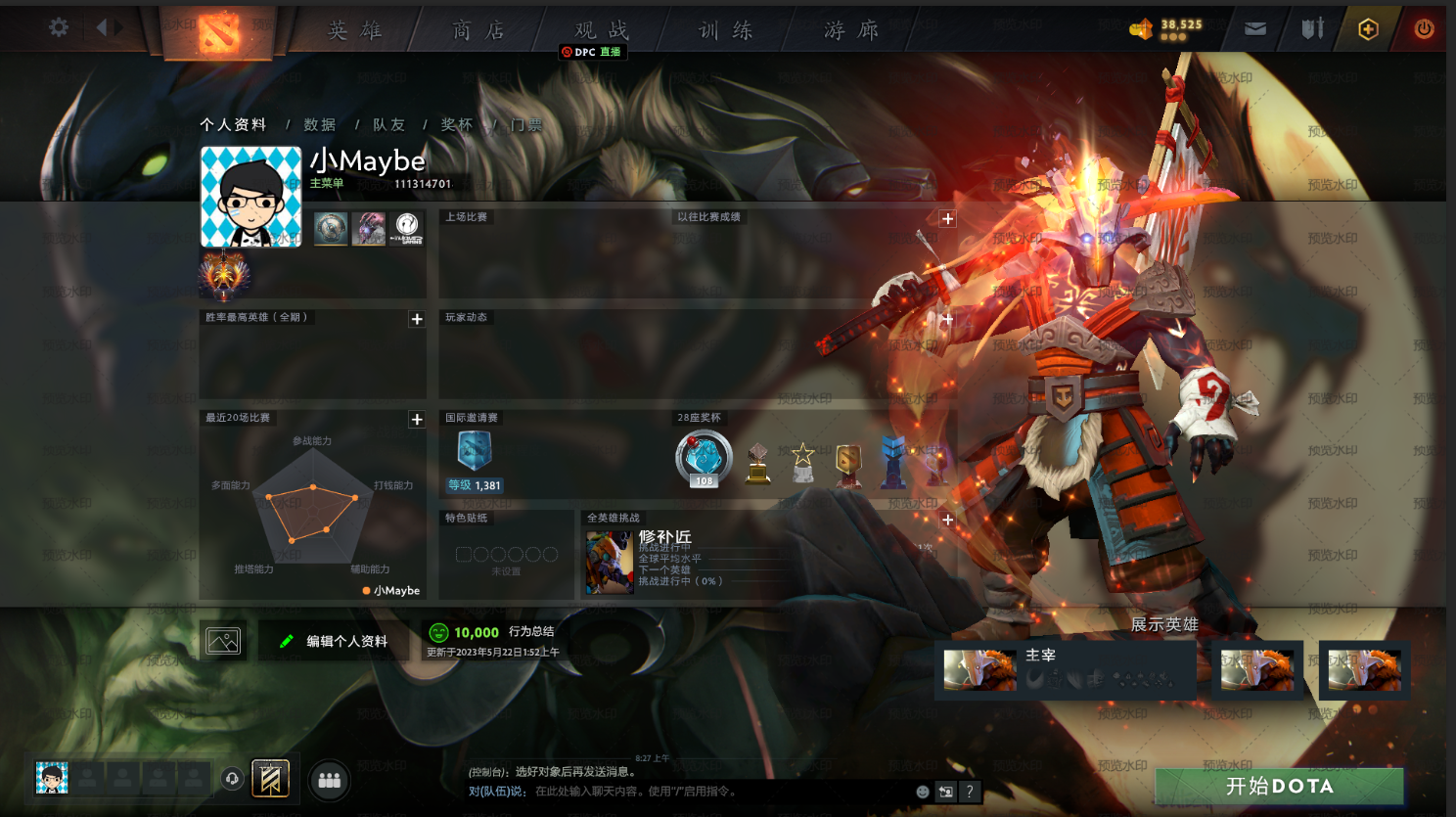
Task: Click the chat message input field
Action: point(719,792)
